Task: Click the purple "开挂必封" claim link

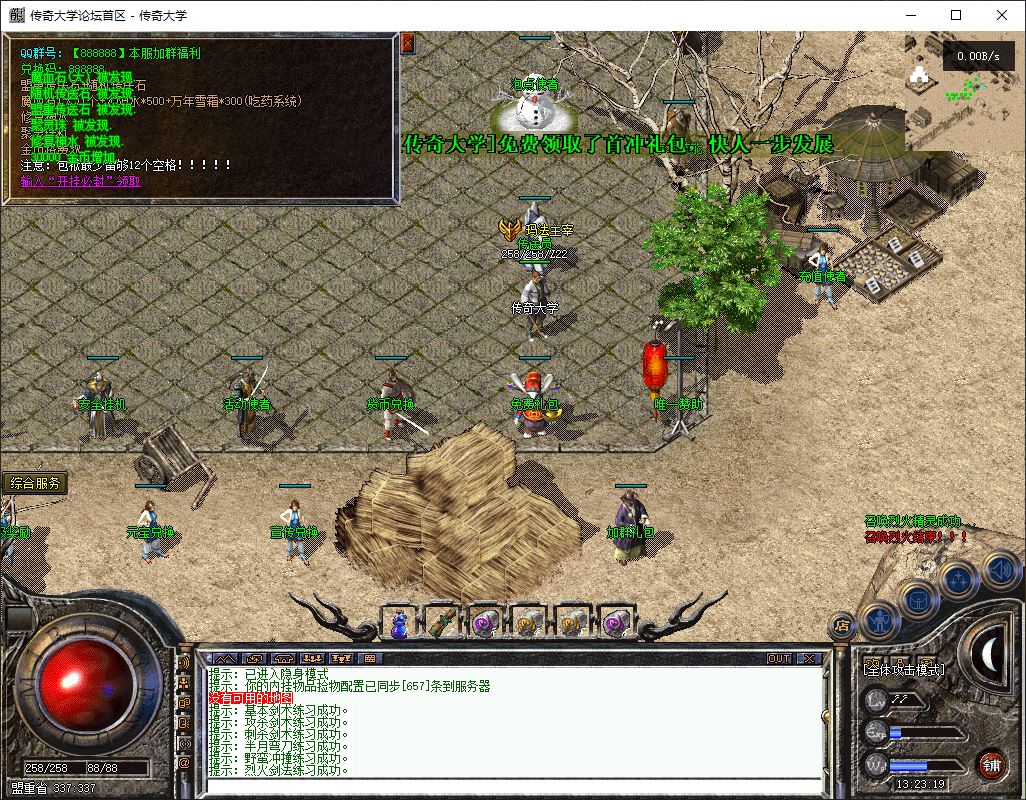Action: coord(81,182)
